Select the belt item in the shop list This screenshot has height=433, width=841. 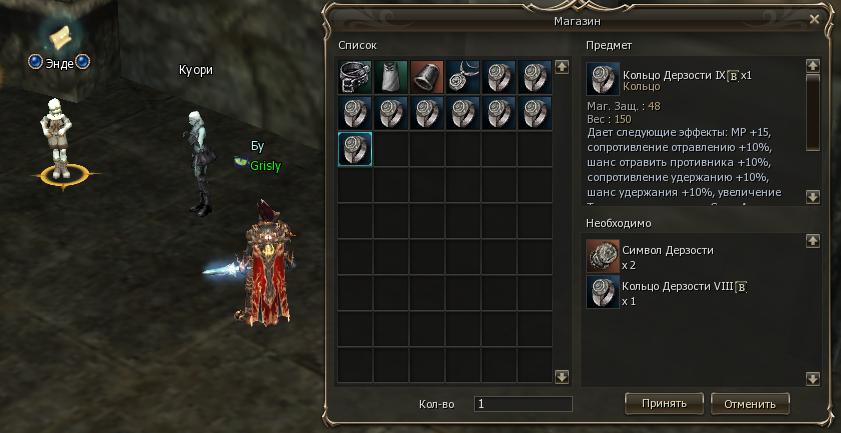[355, 77]
